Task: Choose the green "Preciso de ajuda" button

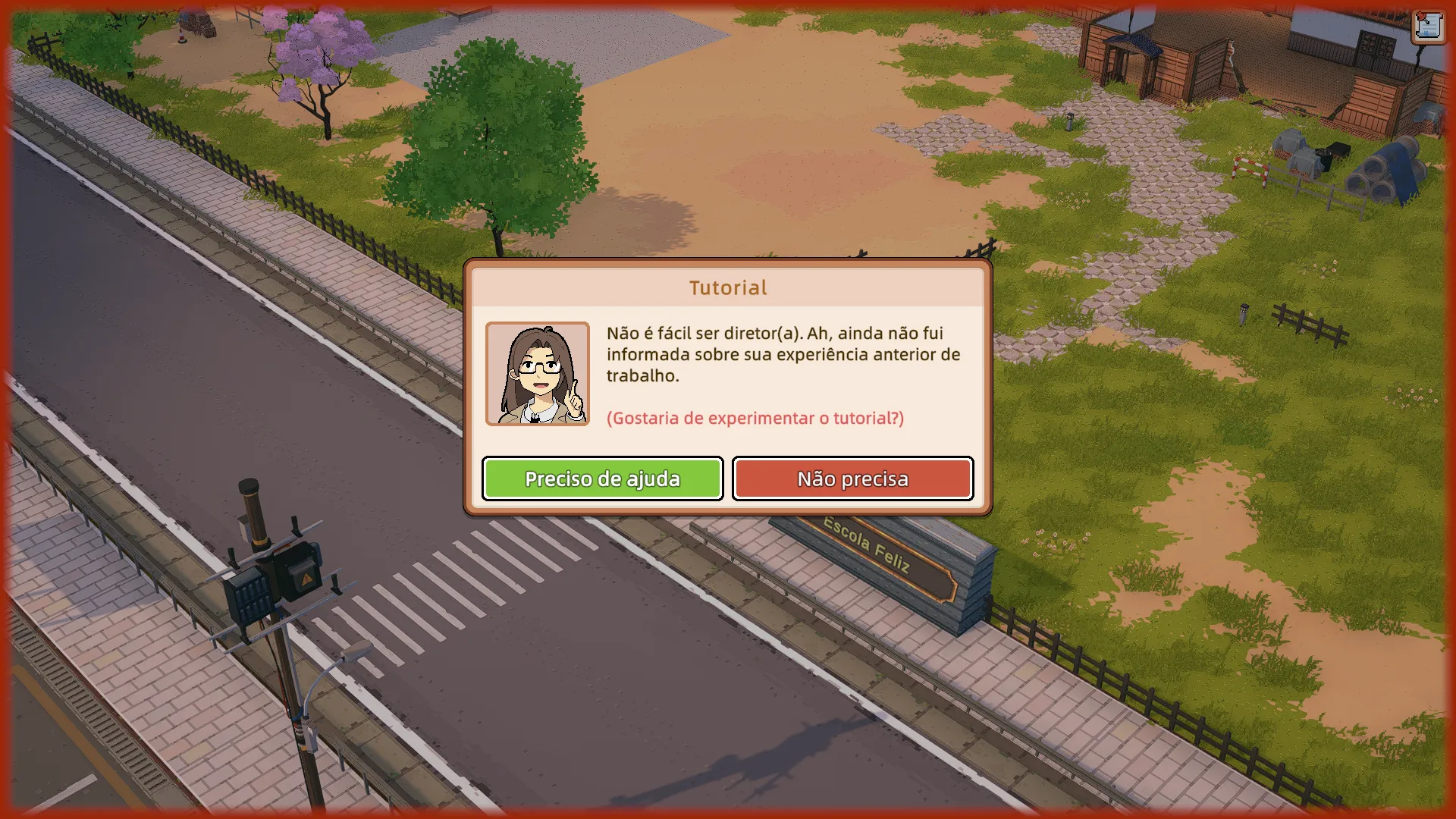Action: coord(602,479)
